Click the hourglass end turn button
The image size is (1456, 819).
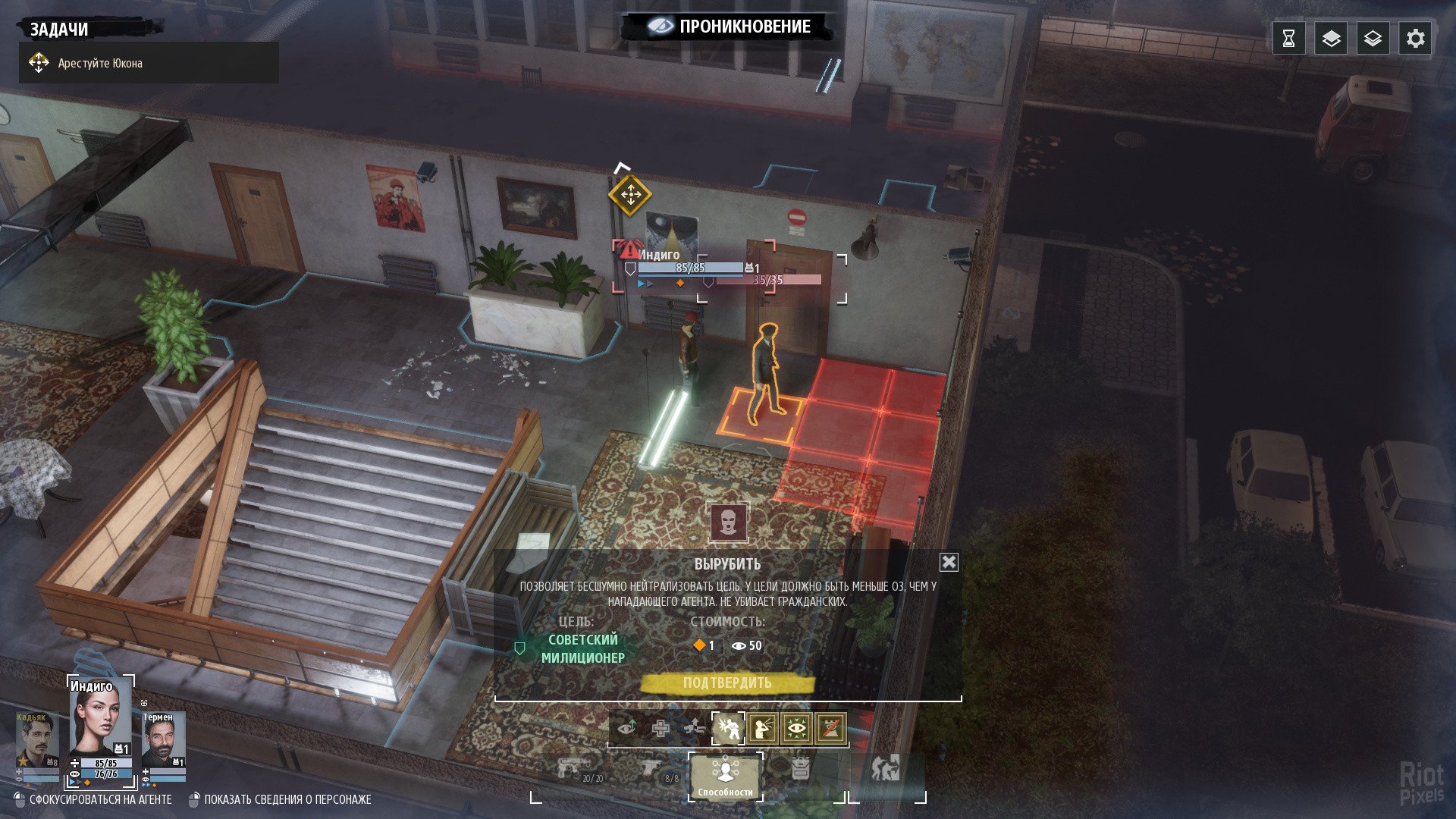pyautogui.click(x=1288, y=39)
